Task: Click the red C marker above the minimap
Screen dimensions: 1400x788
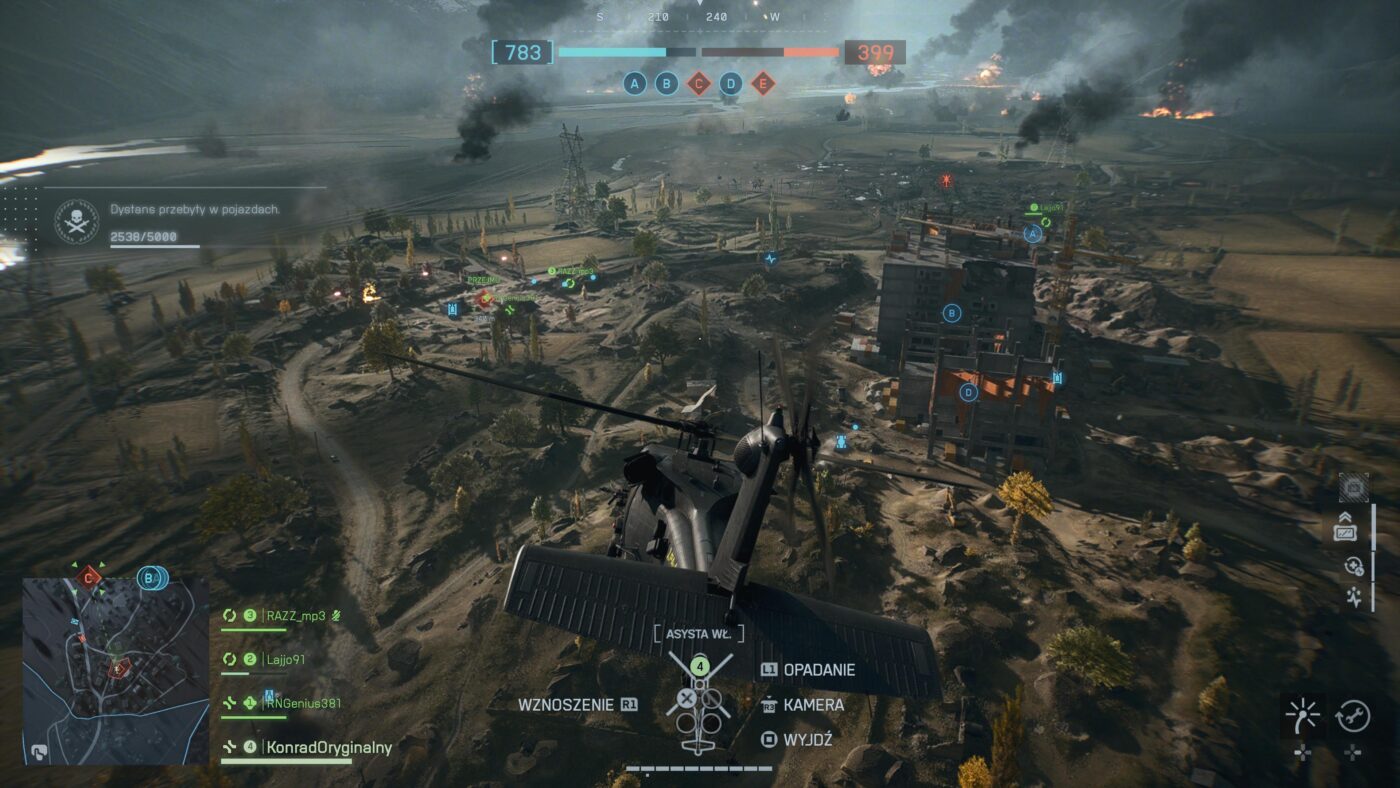Action: (89, 576)
